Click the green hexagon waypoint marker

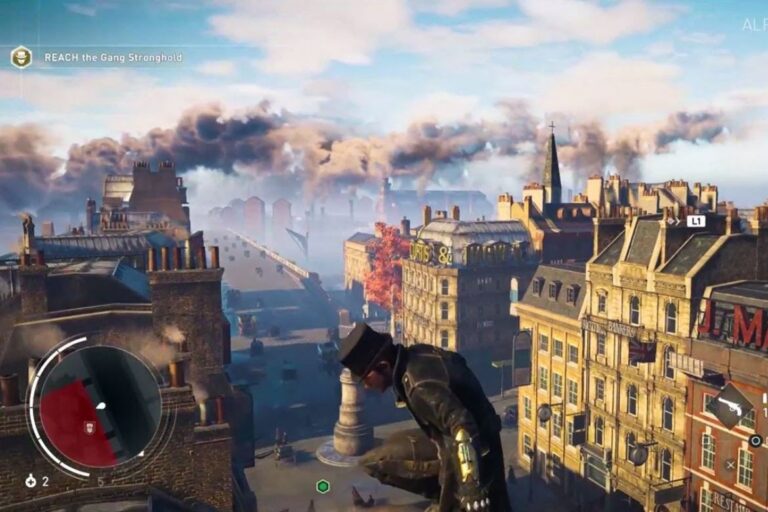pyautogui.click(x=322, y=487)
